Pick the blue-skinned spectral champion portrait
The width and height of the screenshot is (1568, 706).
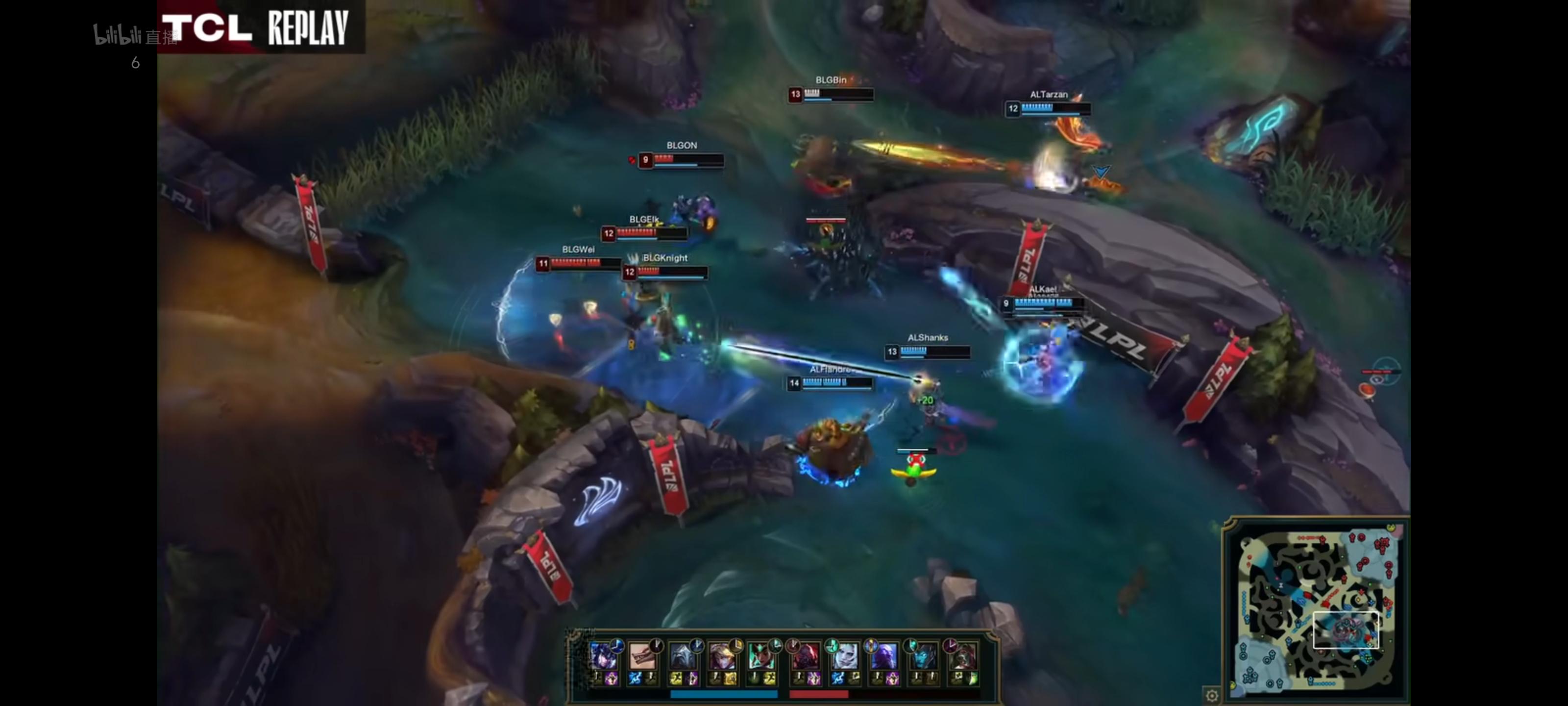(x=923, y=656)
